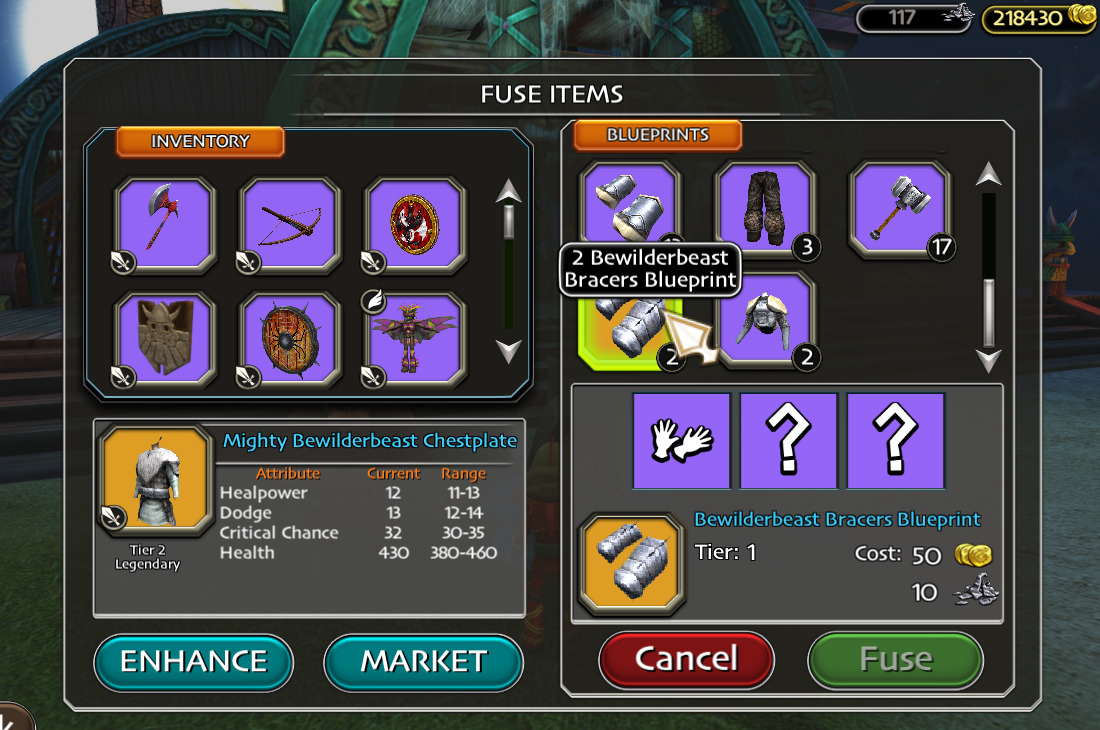Select the gloves fuse ingredient slot
Screen dimensions: 1100x730
[x=682, y=441]
